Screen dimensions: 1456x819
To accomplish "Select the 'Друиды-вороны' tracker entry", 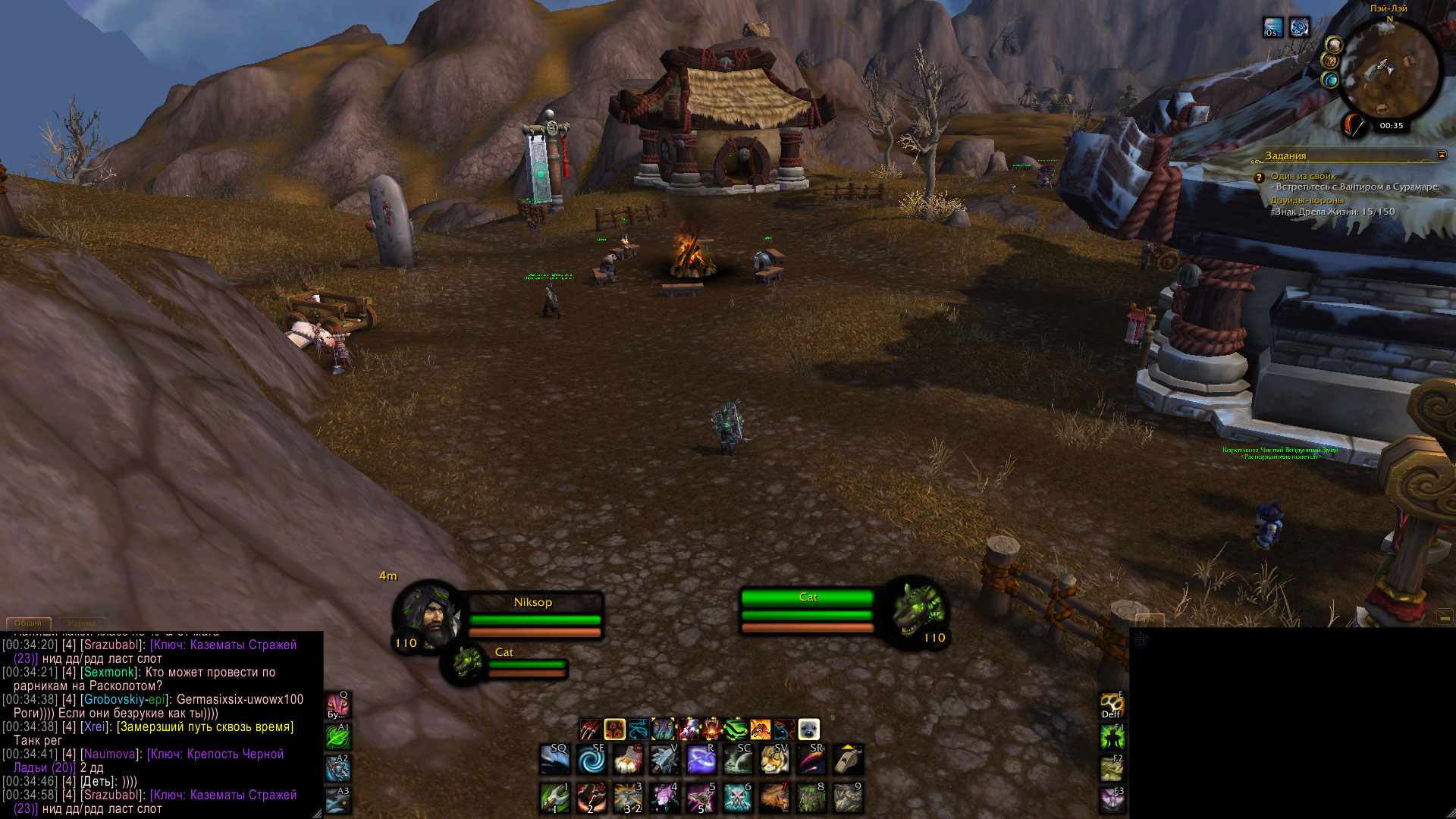I will 1307,201.
